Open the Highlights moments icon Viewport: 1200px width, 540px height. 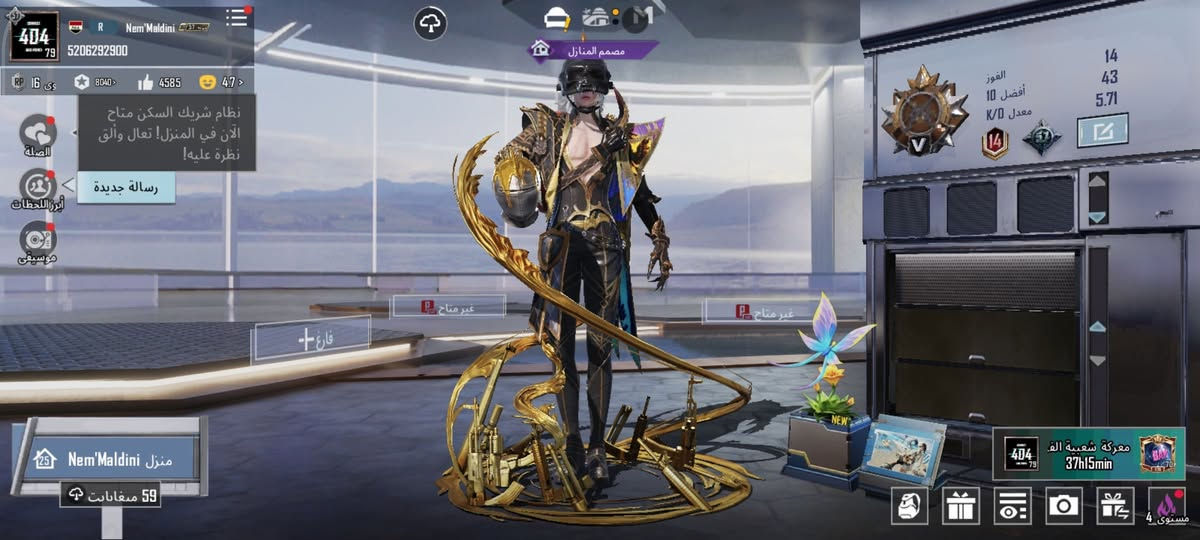click(38, 188)
